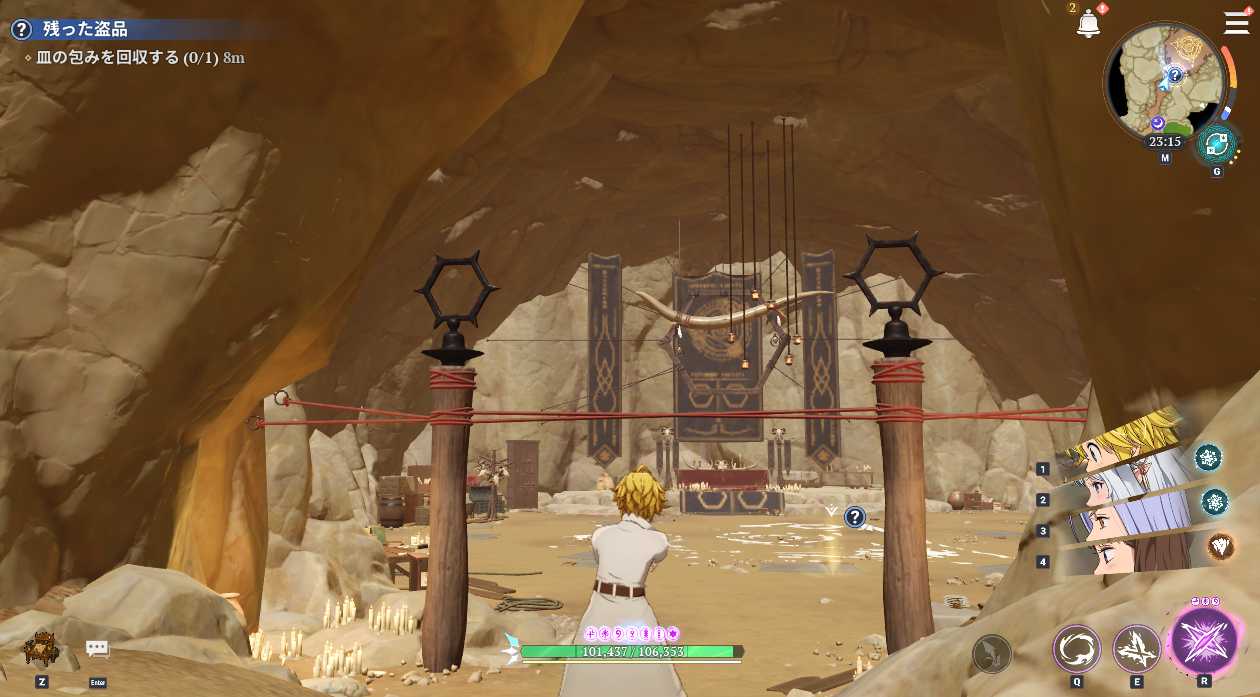Activate the swirling vortex skill
This screenshot has width=1260, height=697.
pos(1076,648)
